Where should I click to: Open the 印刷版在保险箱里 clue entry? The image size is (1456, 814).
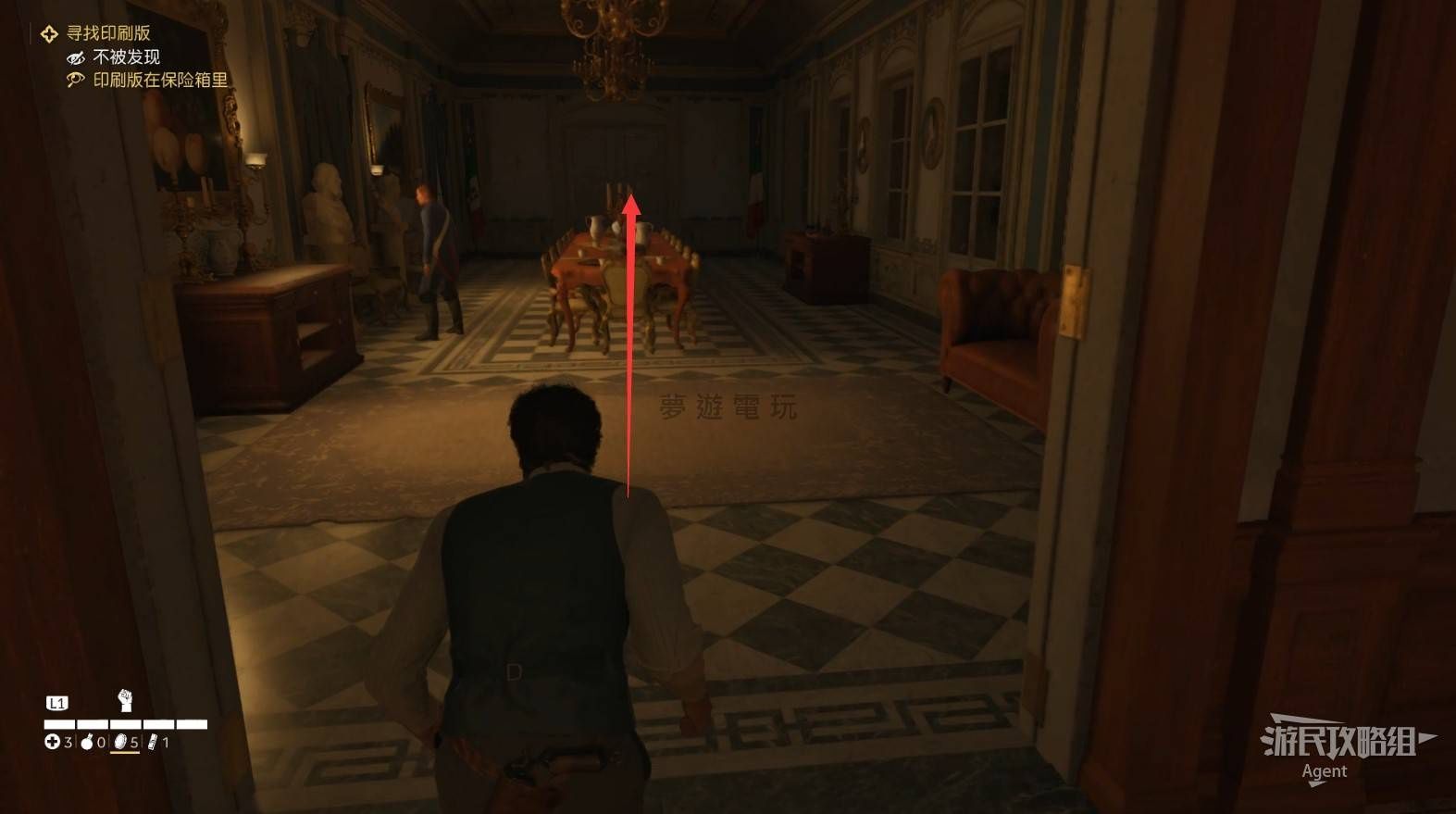coord(159,81)
